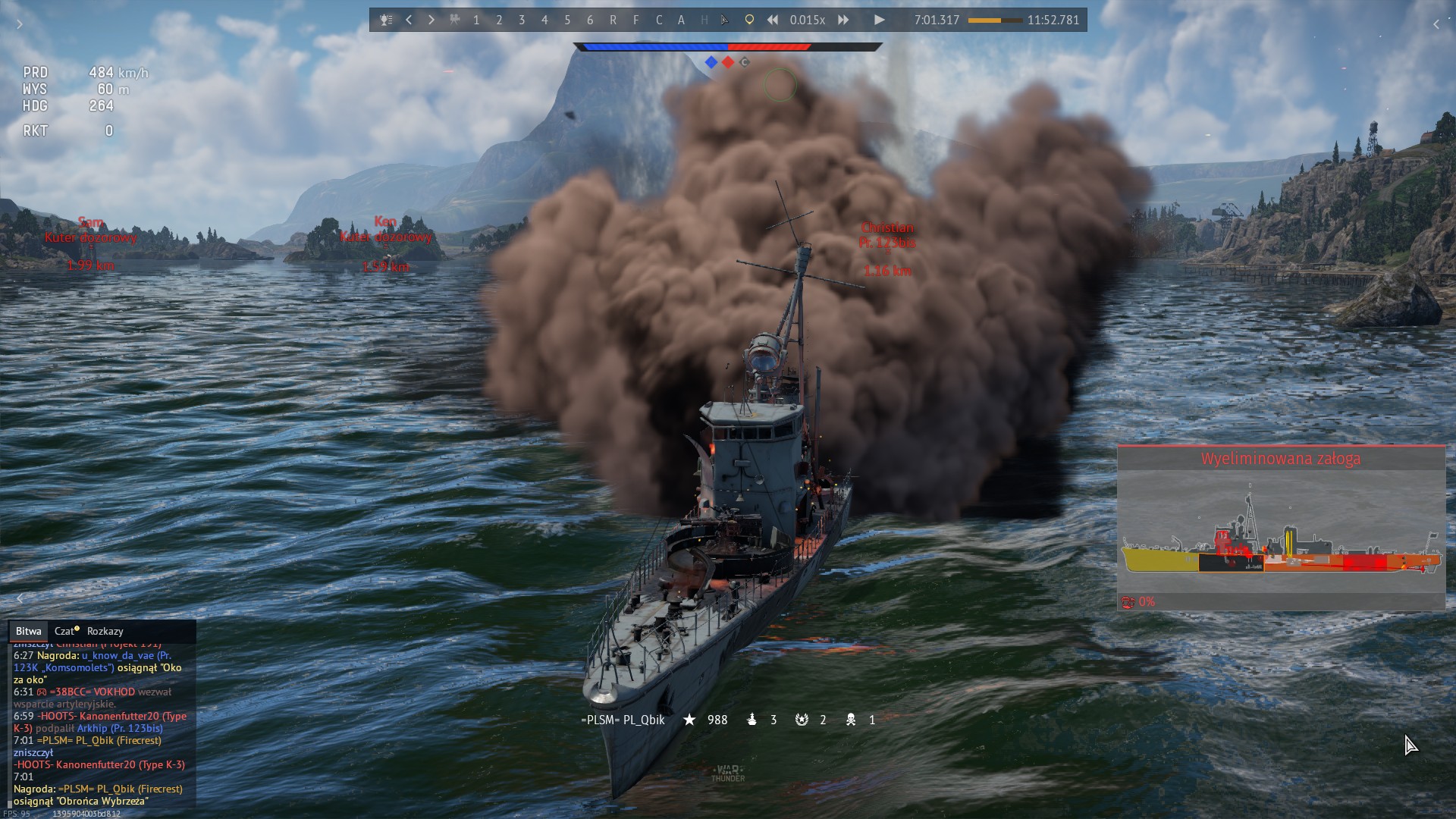Slow down replay with the rewind arrows
Screen dimensions: 1456x819
[772, 20]
